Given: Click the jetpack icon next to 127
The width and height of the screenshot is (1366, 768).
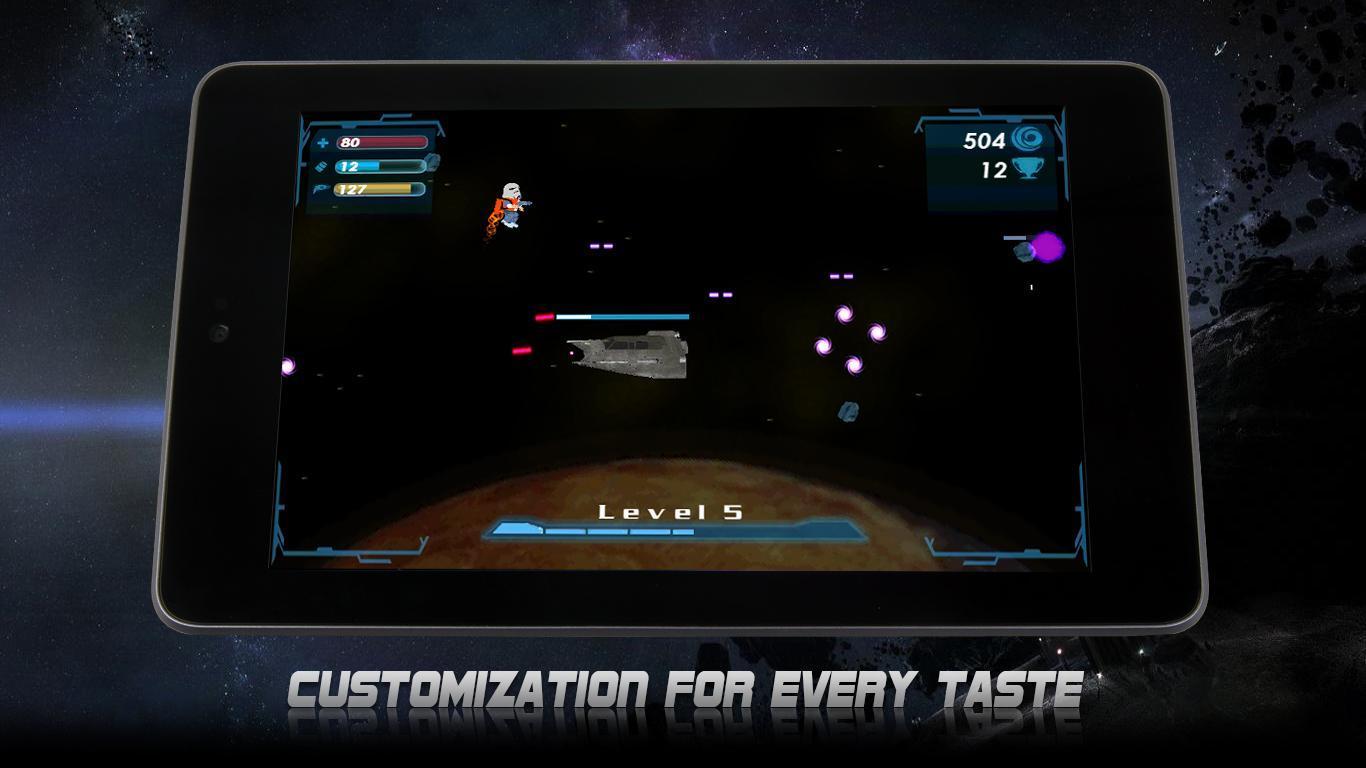Looking at the screenshot, I should point(322,190).
